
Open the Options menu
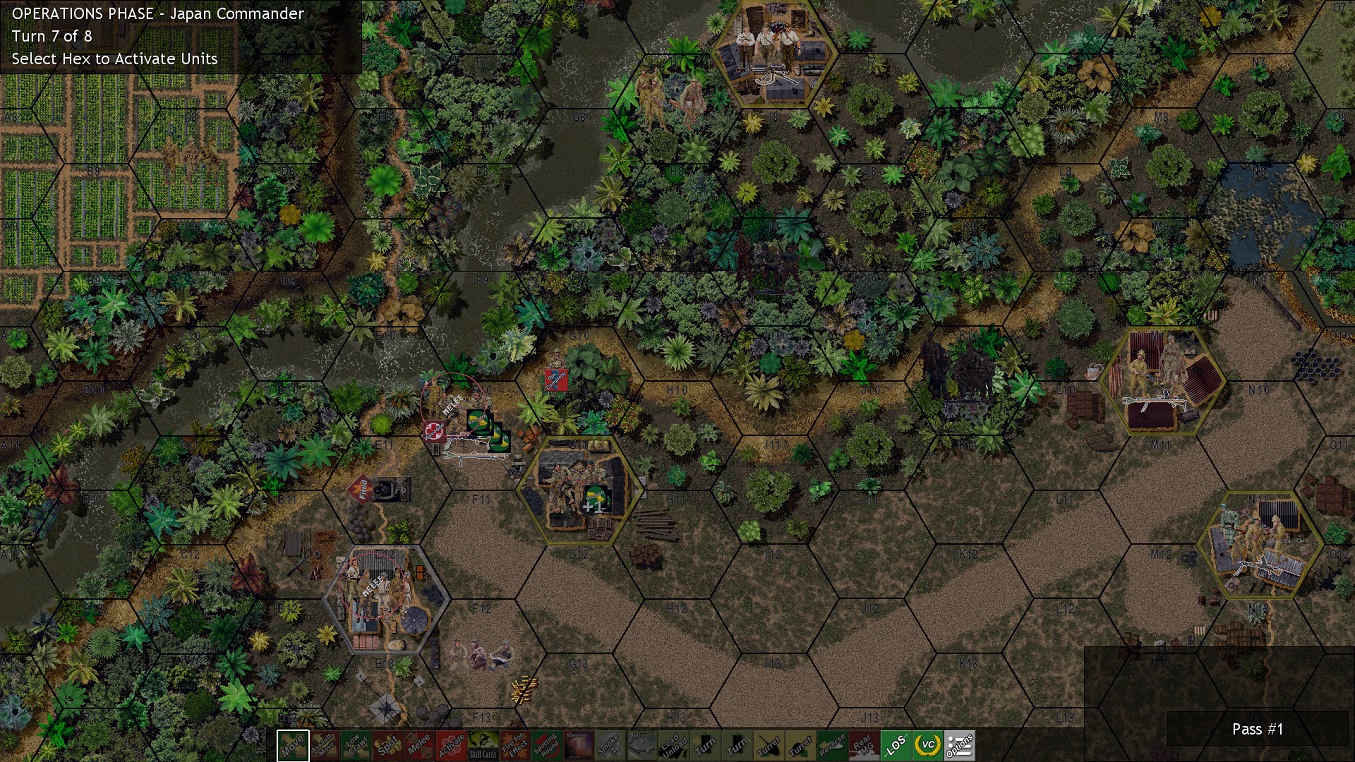[x=960, y=746]
